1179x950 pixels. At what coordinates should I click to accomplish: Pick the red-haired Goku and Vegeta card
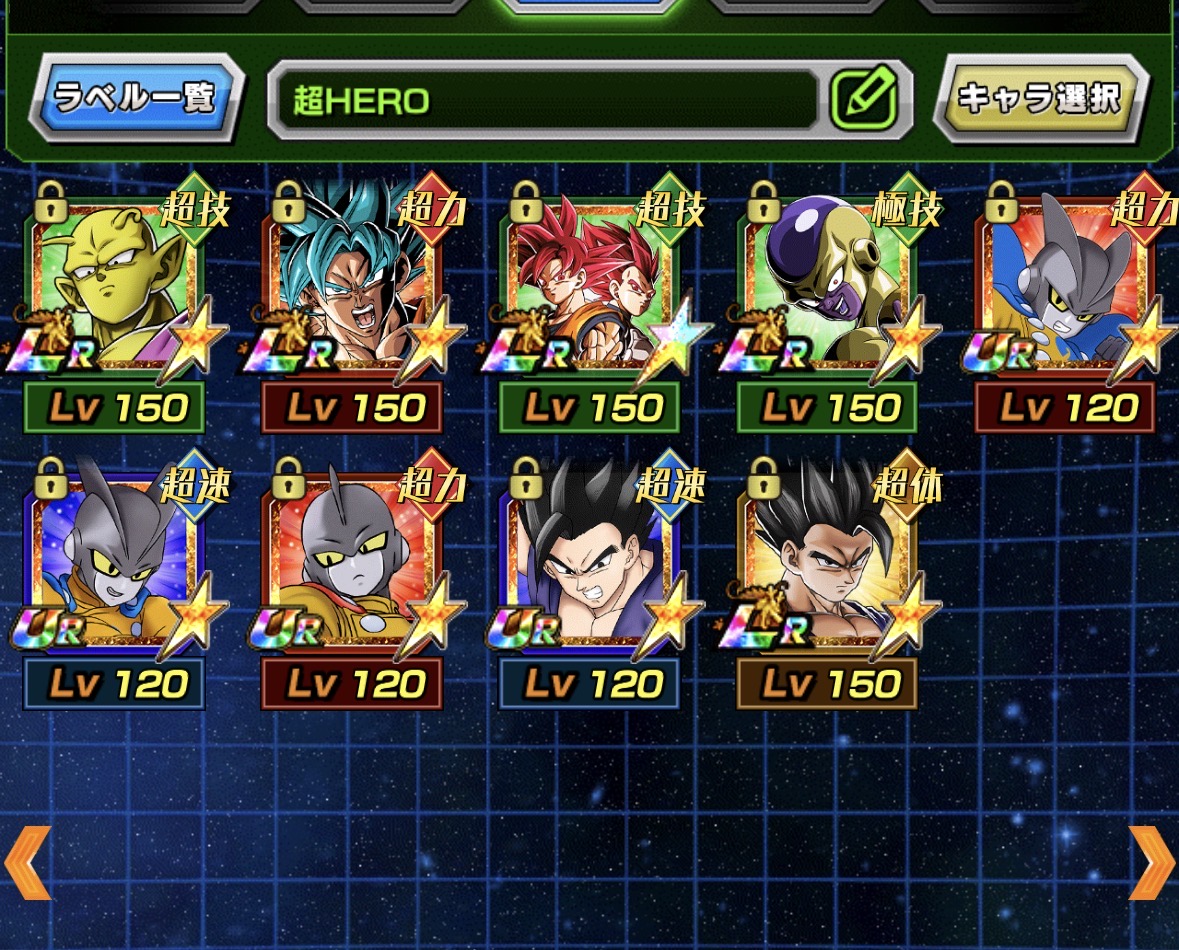[592, 290]
